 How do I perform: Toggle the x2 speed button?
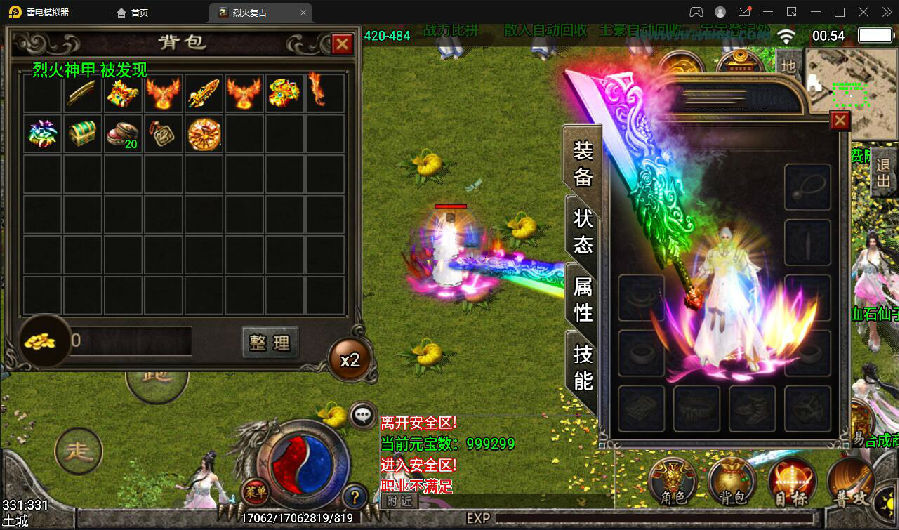point(349,360)
